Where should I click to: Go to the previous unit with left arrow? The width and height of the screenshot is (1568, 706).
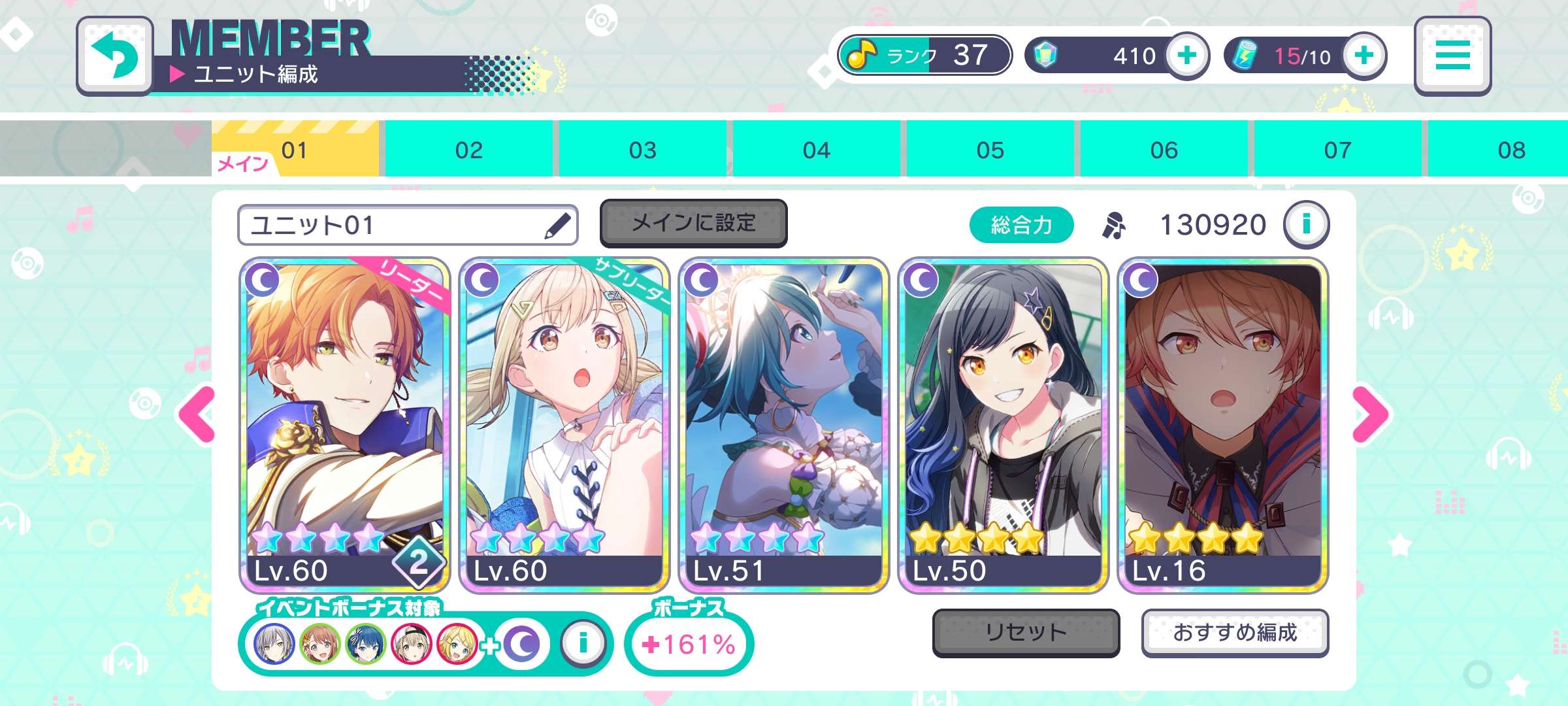point(197,414)
